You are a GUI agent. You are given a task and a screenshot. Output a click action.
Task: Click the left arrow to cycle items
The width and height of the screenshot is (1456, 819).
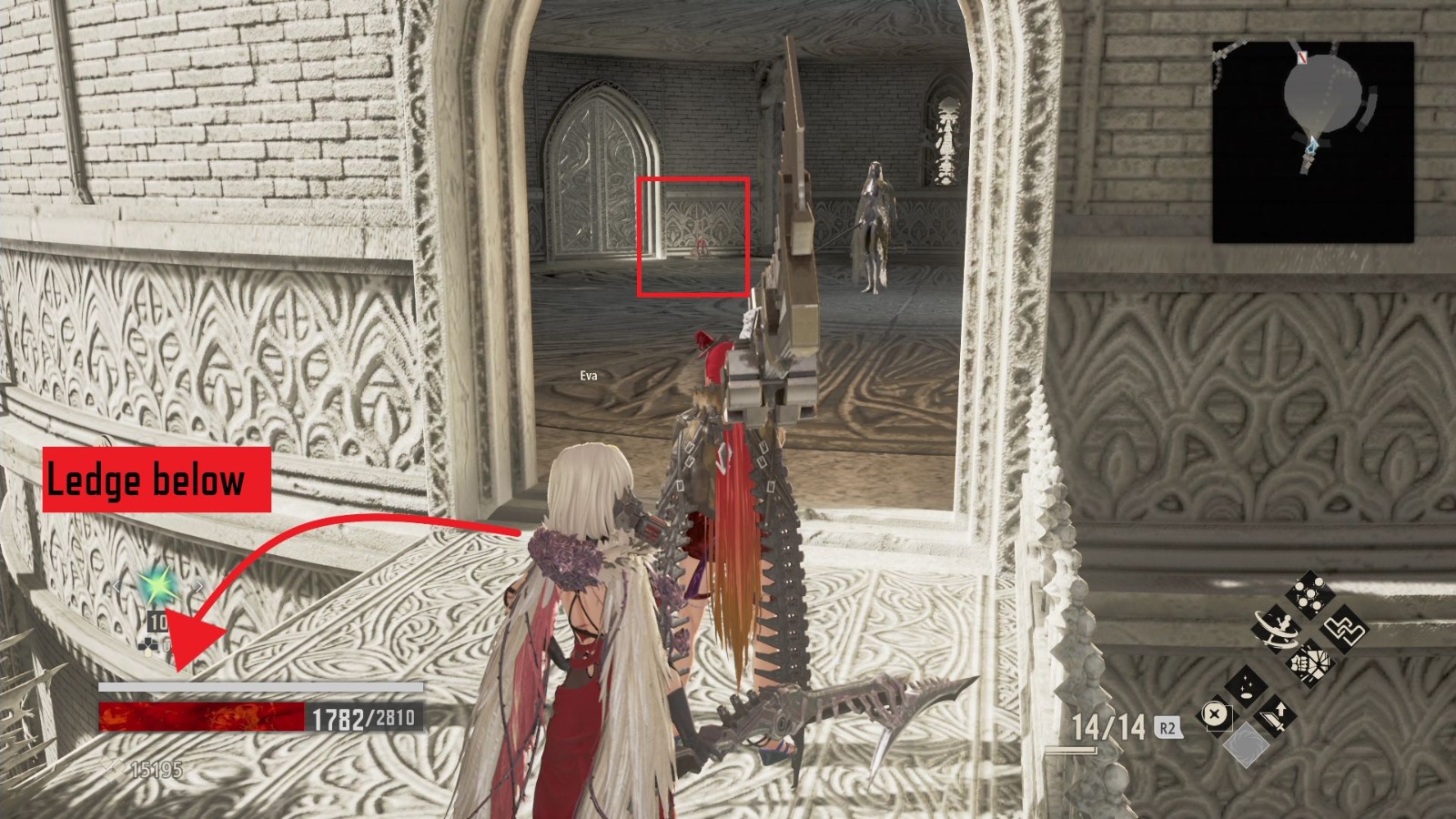[x=116, y=587]
